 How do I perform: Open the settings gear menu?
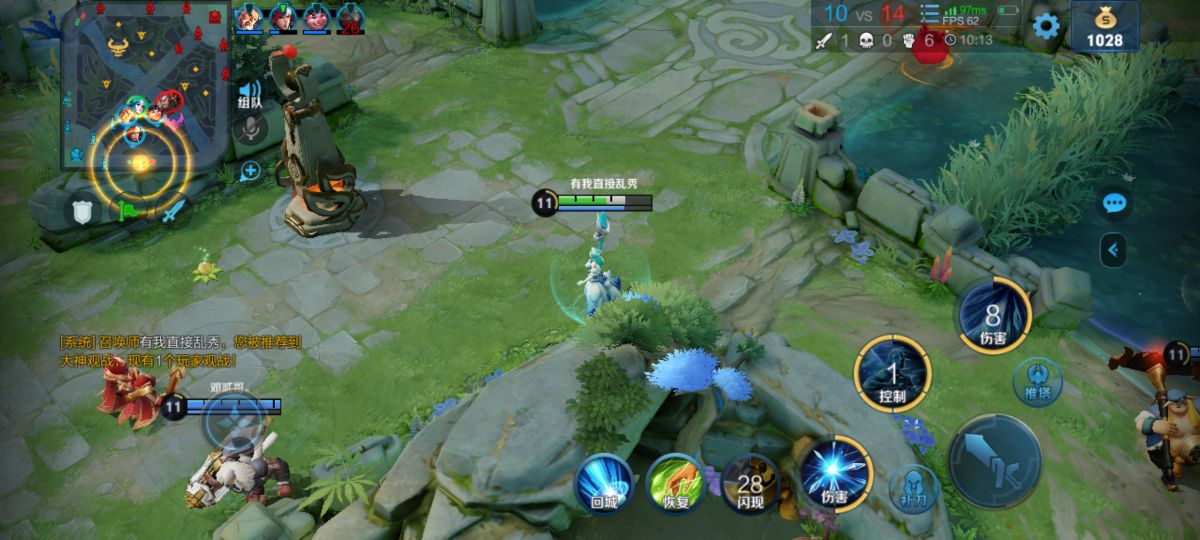(x=1046, y=25)
